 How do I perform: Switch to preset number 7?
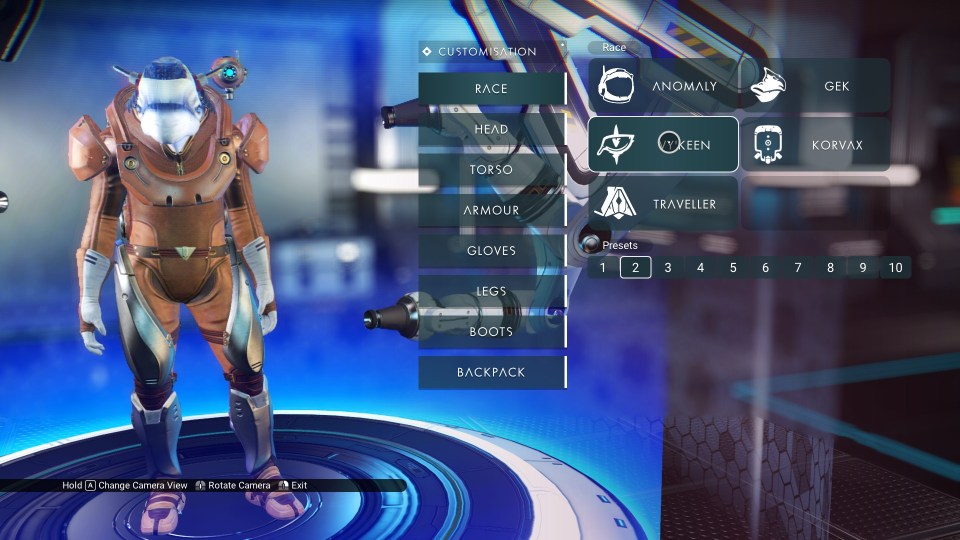[x=798, y=267]
